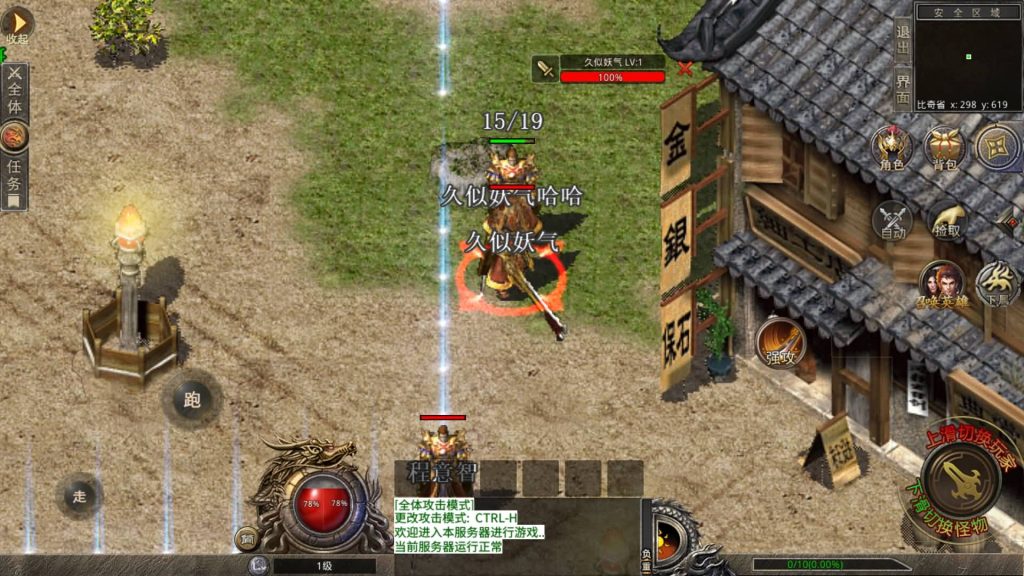Close the 久似妖气 target frame
This screenshot has height=576, width=1024.
click(685, 68)
